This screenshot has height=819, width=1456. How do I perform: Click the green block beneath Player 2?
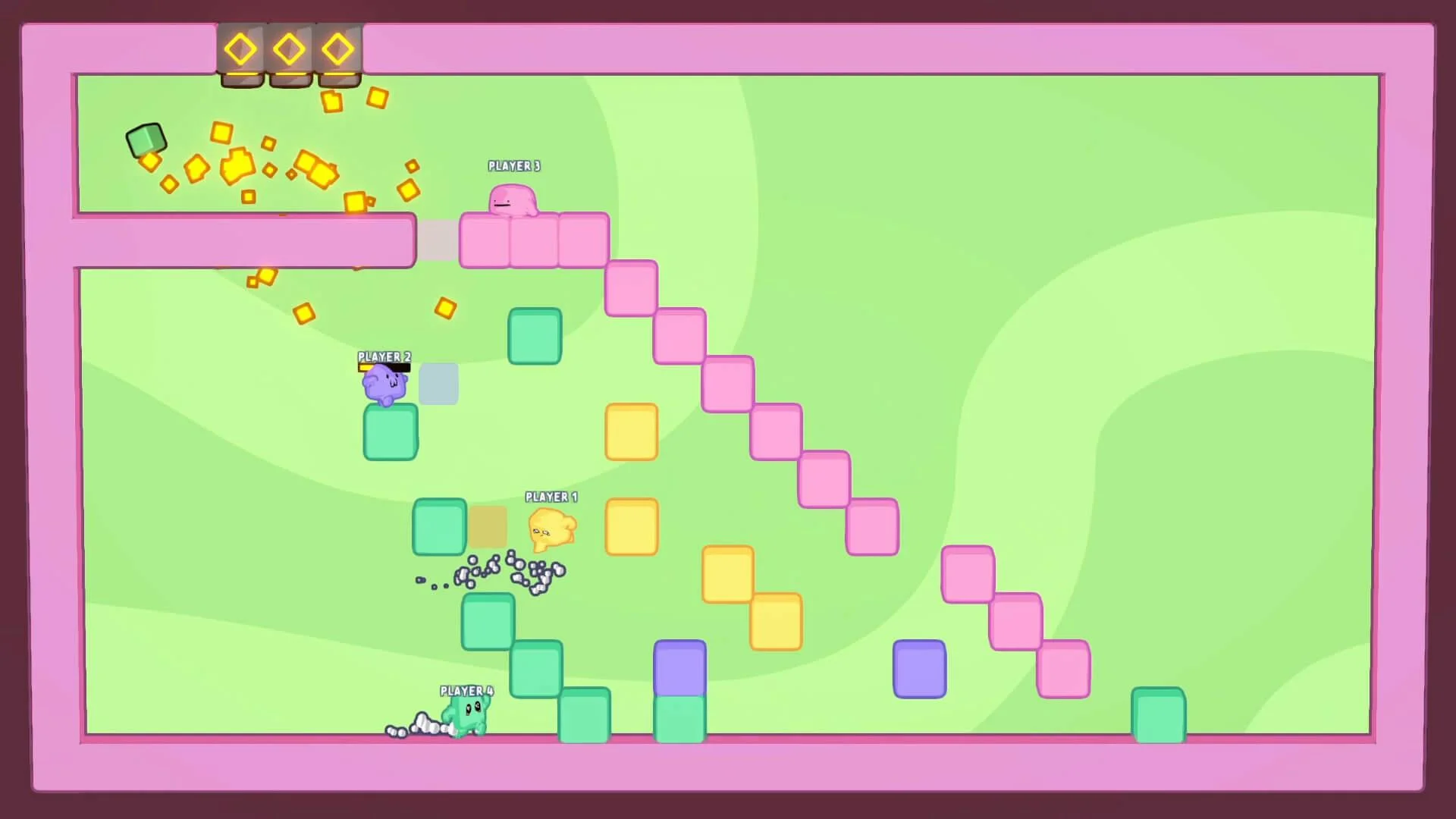click(x=390, y=432)
